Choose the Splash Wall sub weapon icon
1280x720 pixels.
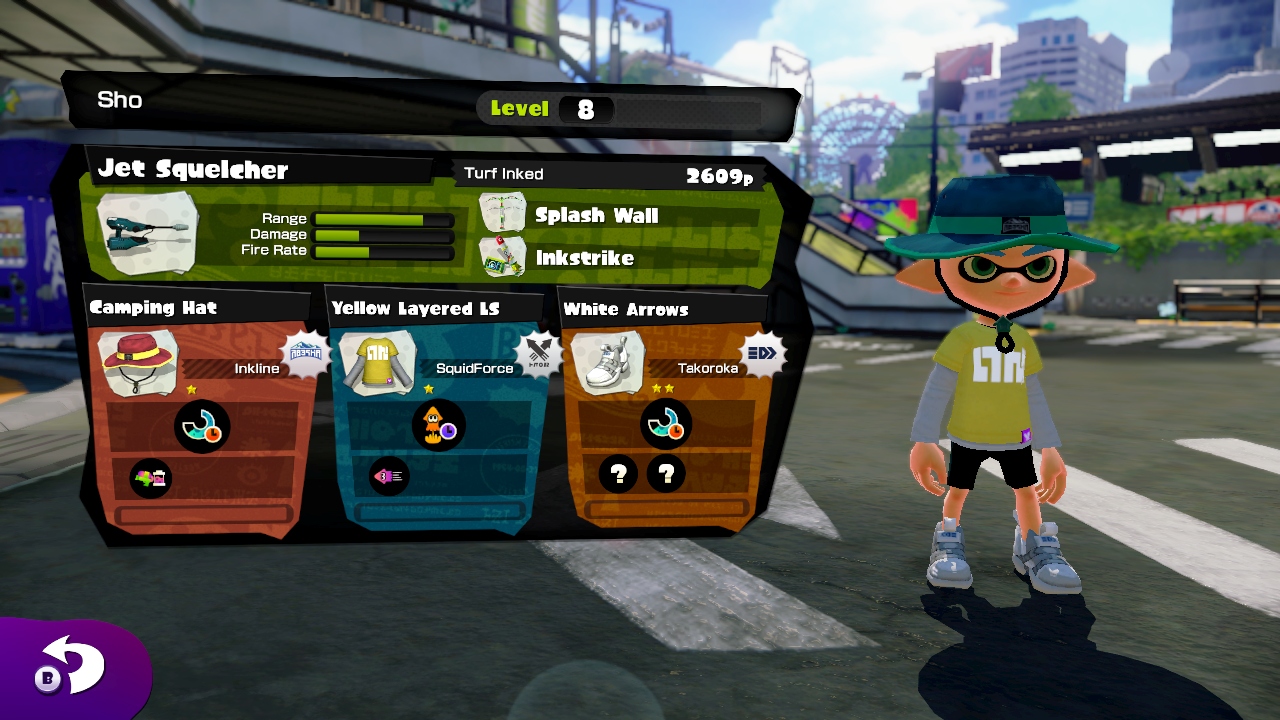502,214
